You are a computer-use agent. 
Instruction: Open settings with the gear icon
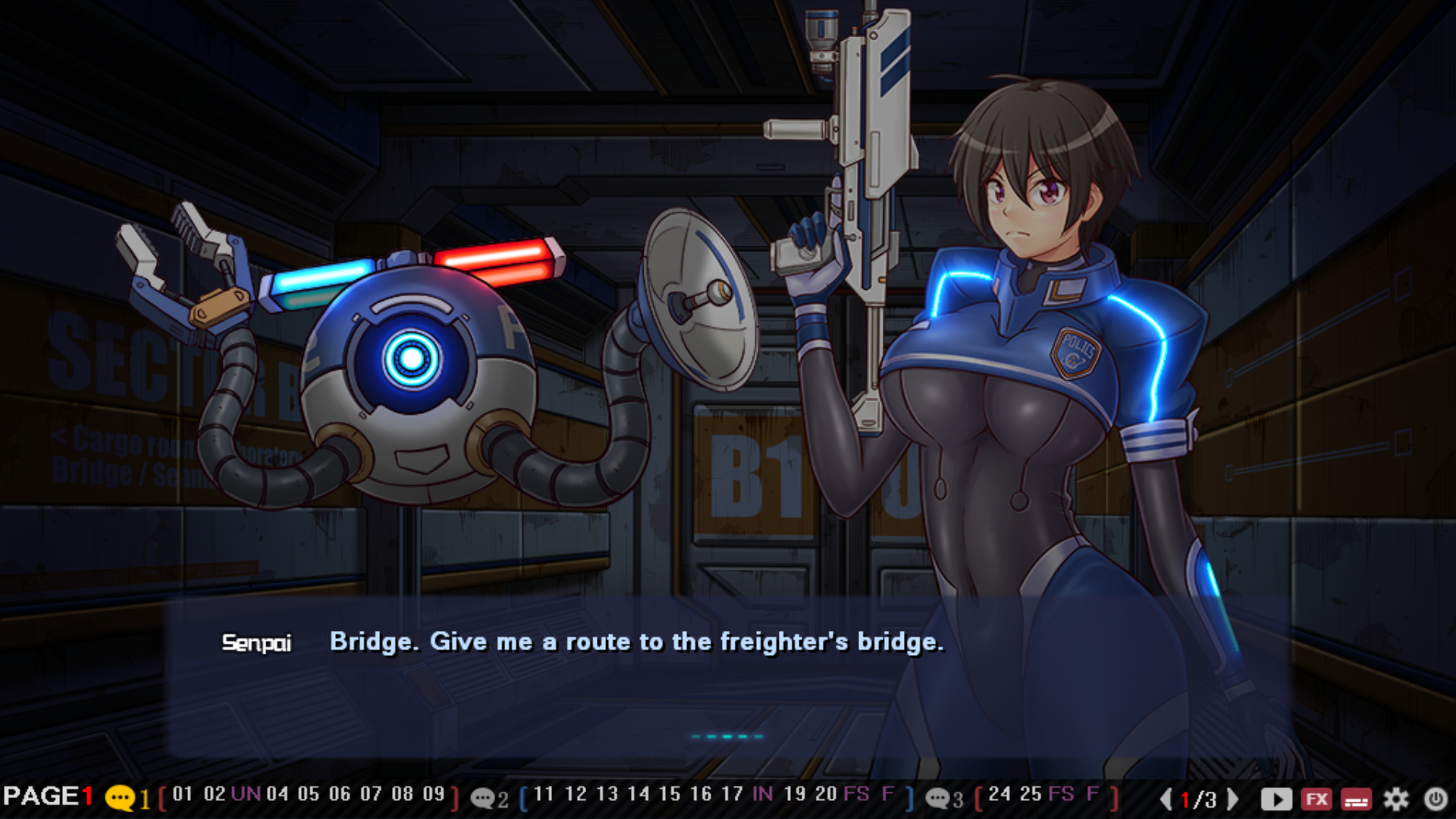pyautogui.click(x=1396, y=799)
